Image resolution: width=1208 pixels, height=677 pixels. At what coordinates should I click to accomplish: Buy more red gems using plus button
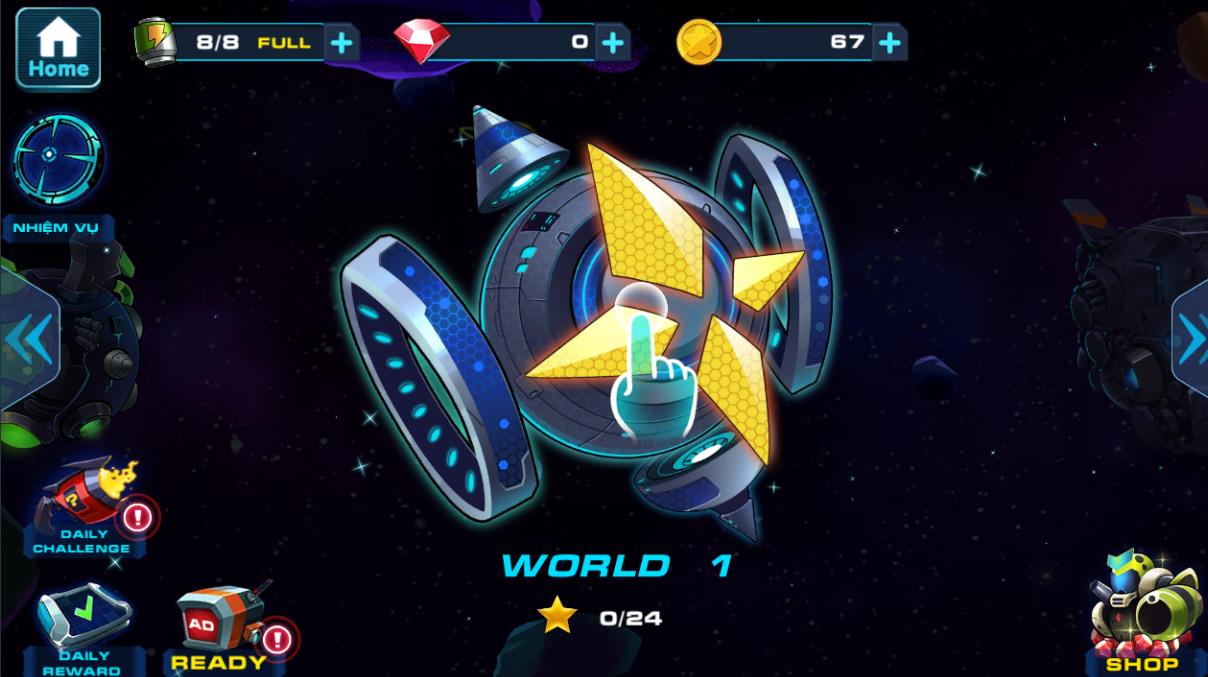click(x=612, y=43)
